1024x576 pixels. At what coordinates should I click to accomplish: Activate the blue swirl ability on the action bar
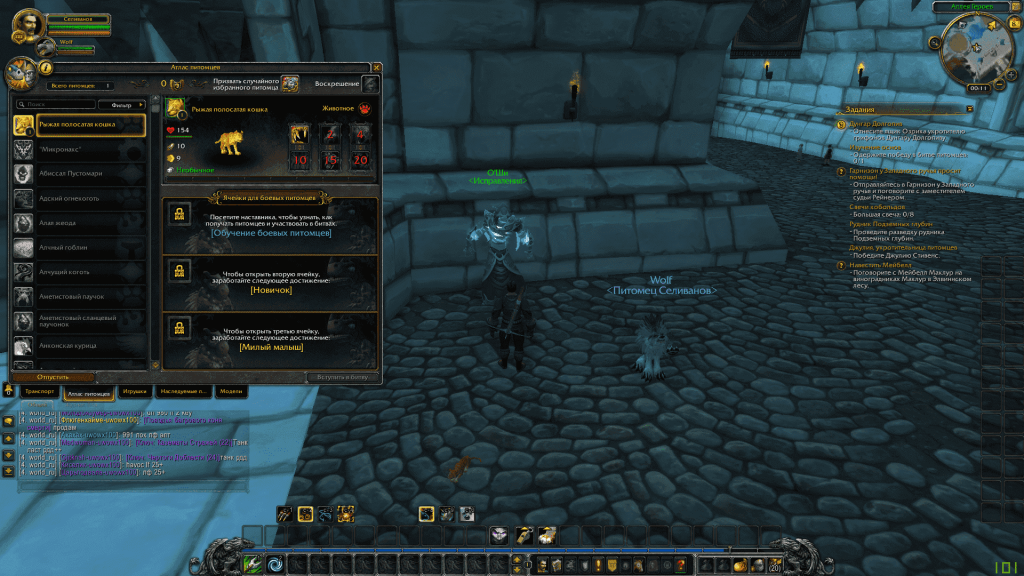(x=273, y=564)
